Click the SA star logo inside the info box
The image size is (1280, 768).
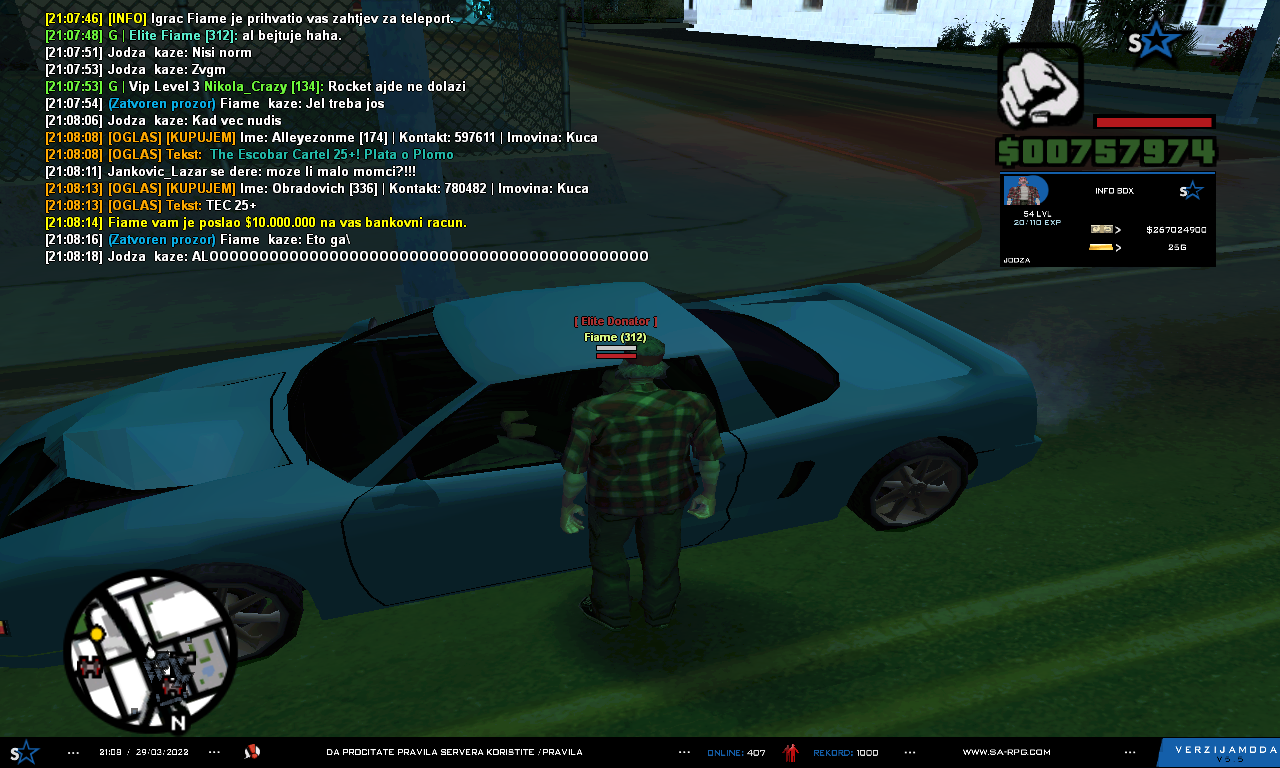tap(1191, 190)
